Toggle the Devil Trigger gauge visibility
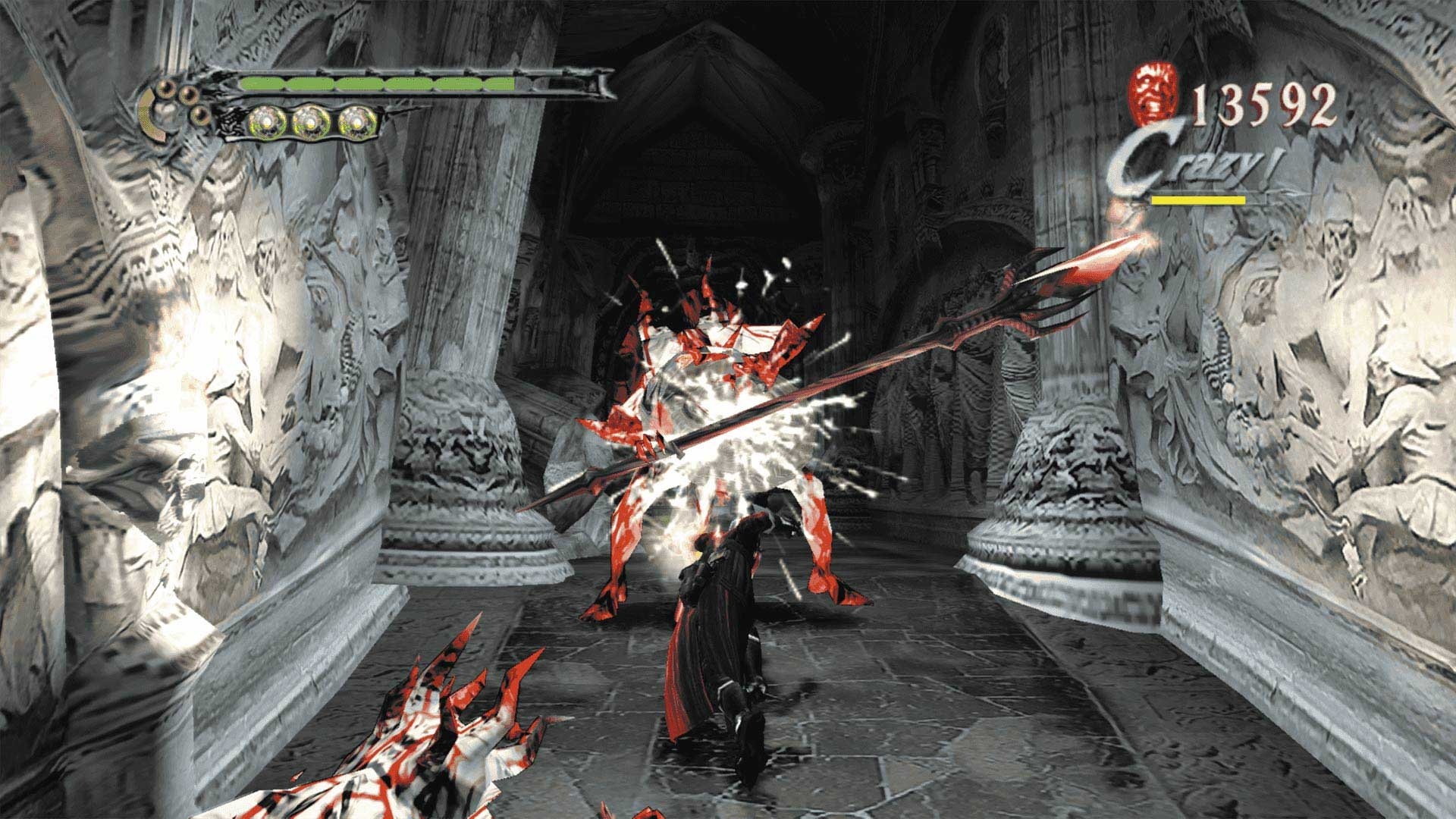The height and width of the screenshot is (819, 1456). coord(311,121)
